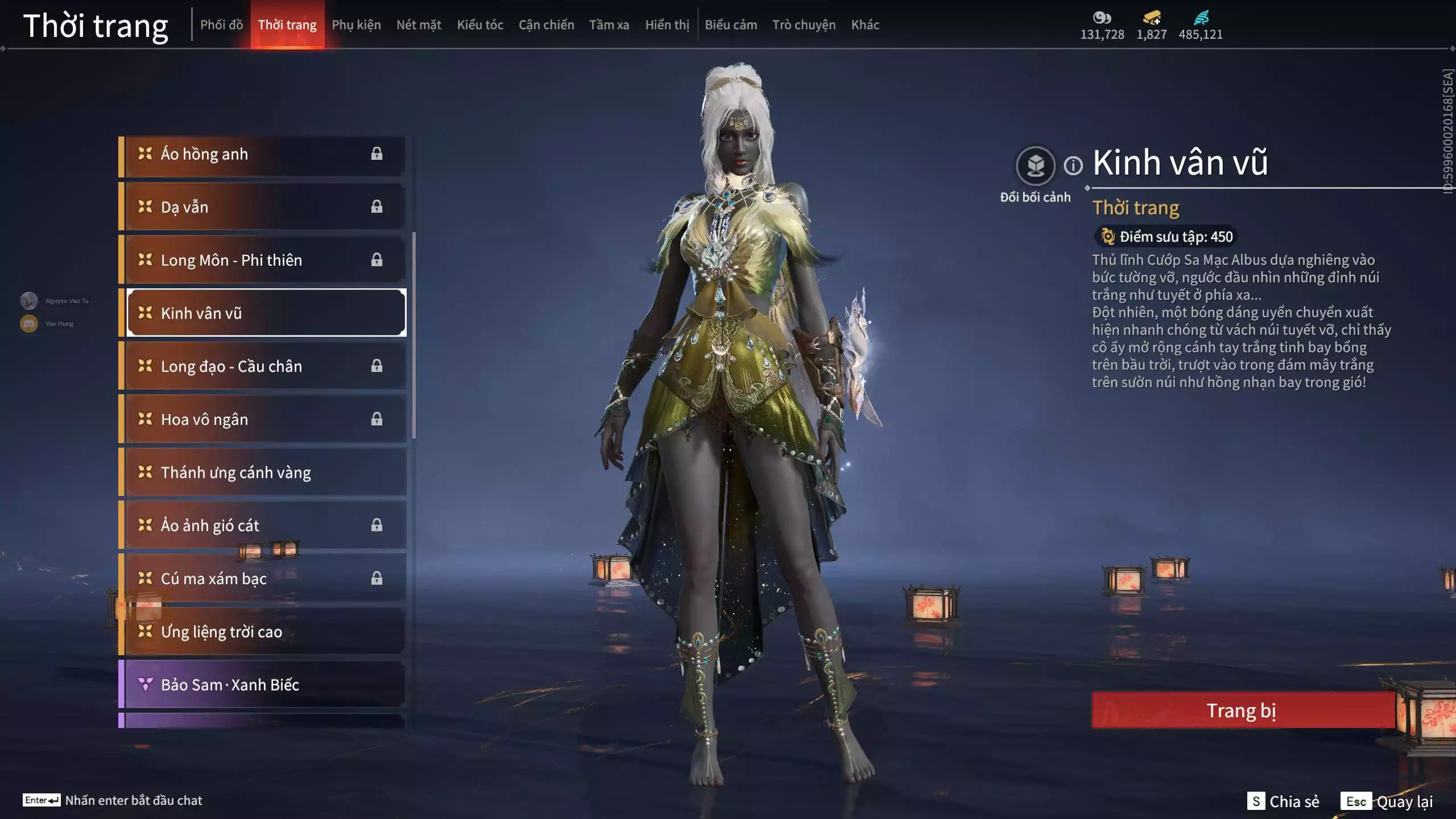Image resolution: width=1456 pixels, height=819 pixels.
Task: Open the Phụ kiện tab
Action: coord(356,25)
